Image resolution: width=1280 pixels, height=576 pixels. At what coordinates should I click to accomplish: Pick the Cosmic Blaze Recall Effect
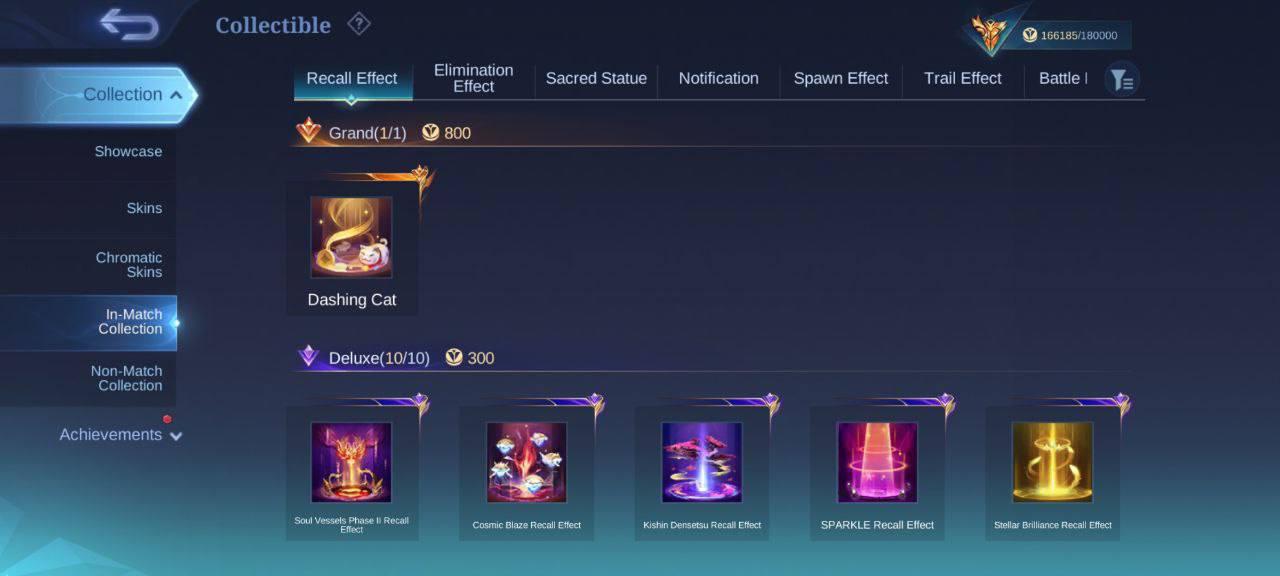pos(526,472)
